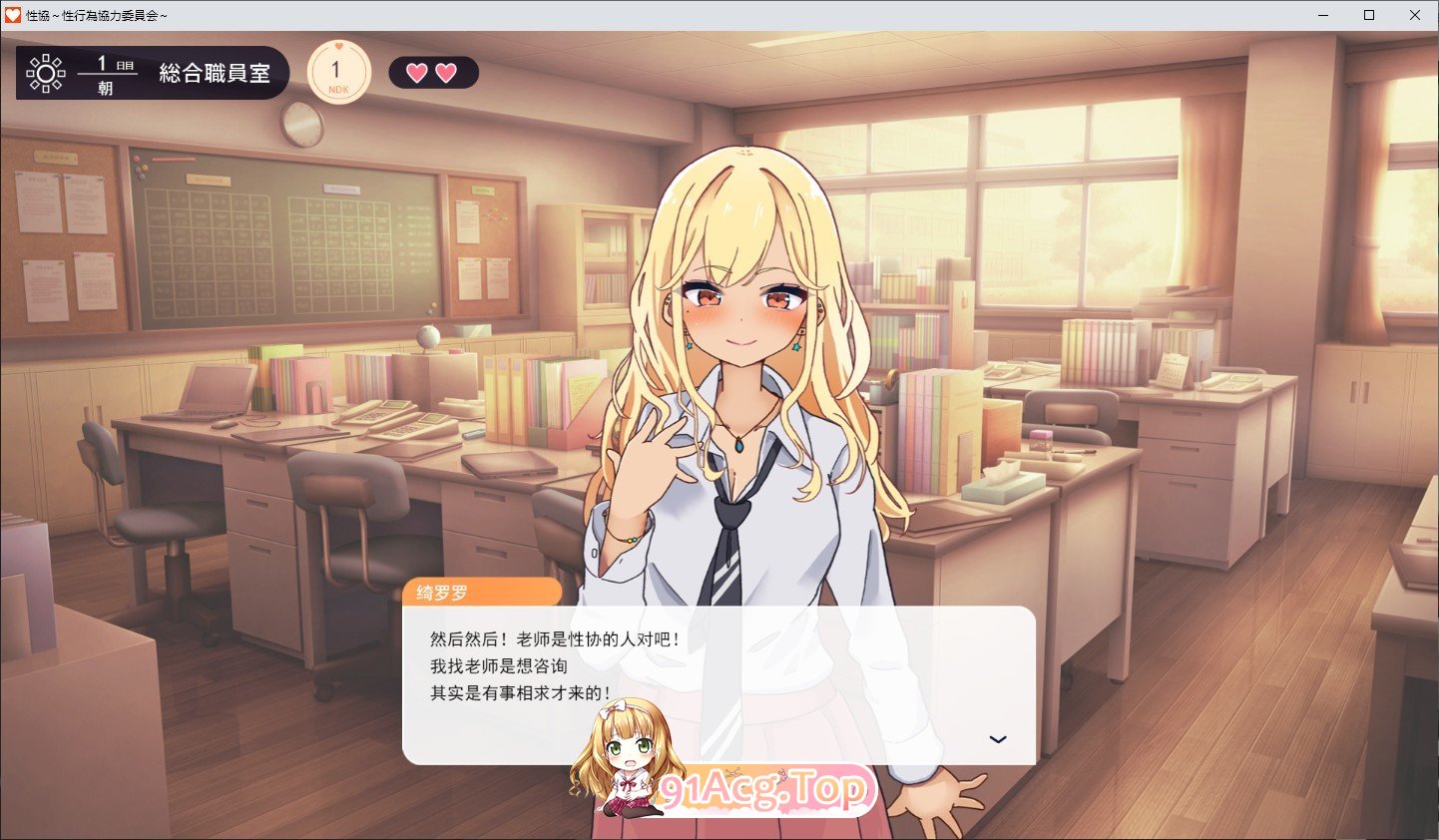Image resolution: width=1439 pixels, height=840 pixels.
Task: Click the 91Acg.Top watermark link
Action: [x=763, y=788]
